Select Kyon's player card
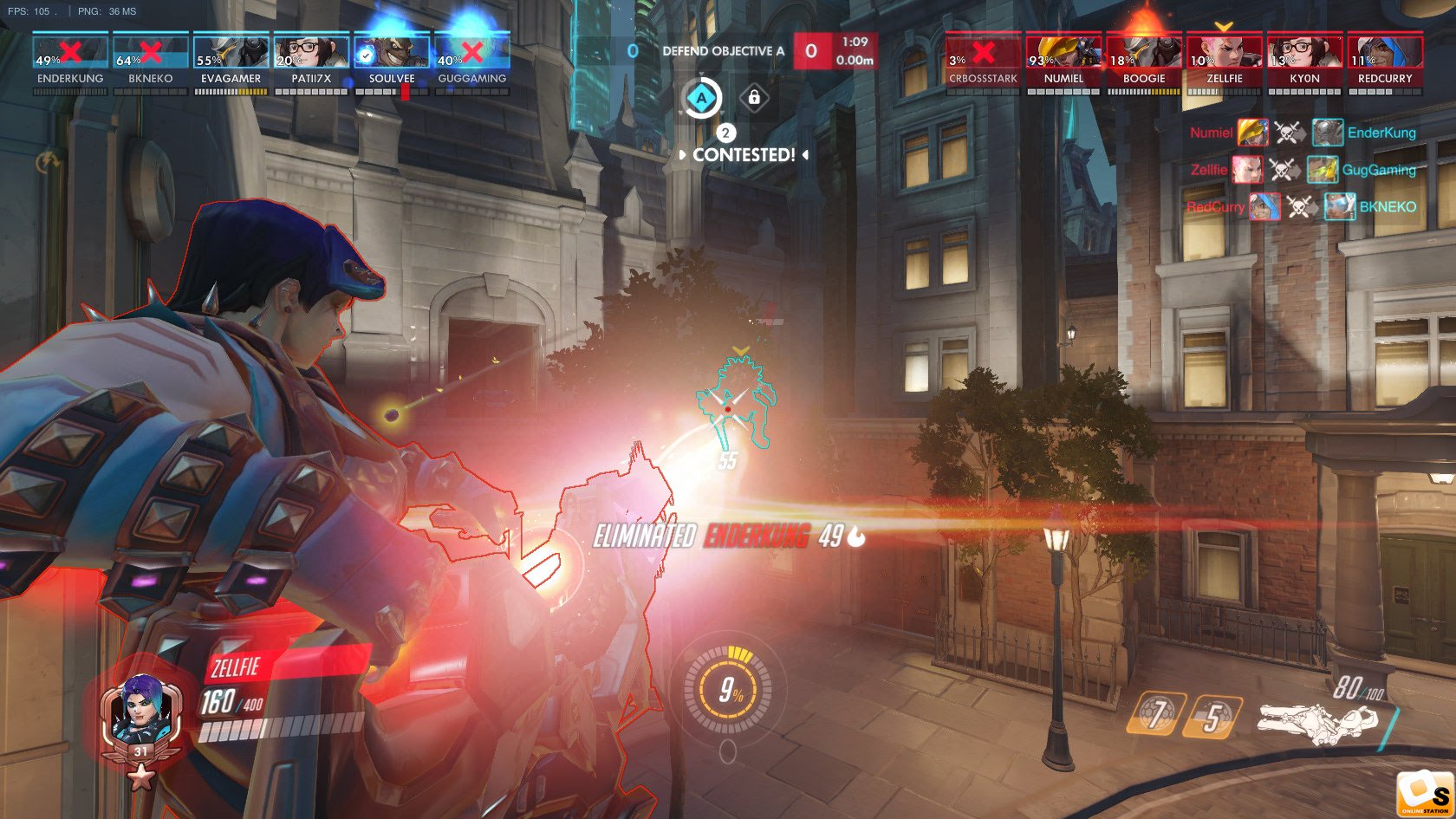The height and width of the screenshot is (819, 1456). click(x=1305, y=52)
